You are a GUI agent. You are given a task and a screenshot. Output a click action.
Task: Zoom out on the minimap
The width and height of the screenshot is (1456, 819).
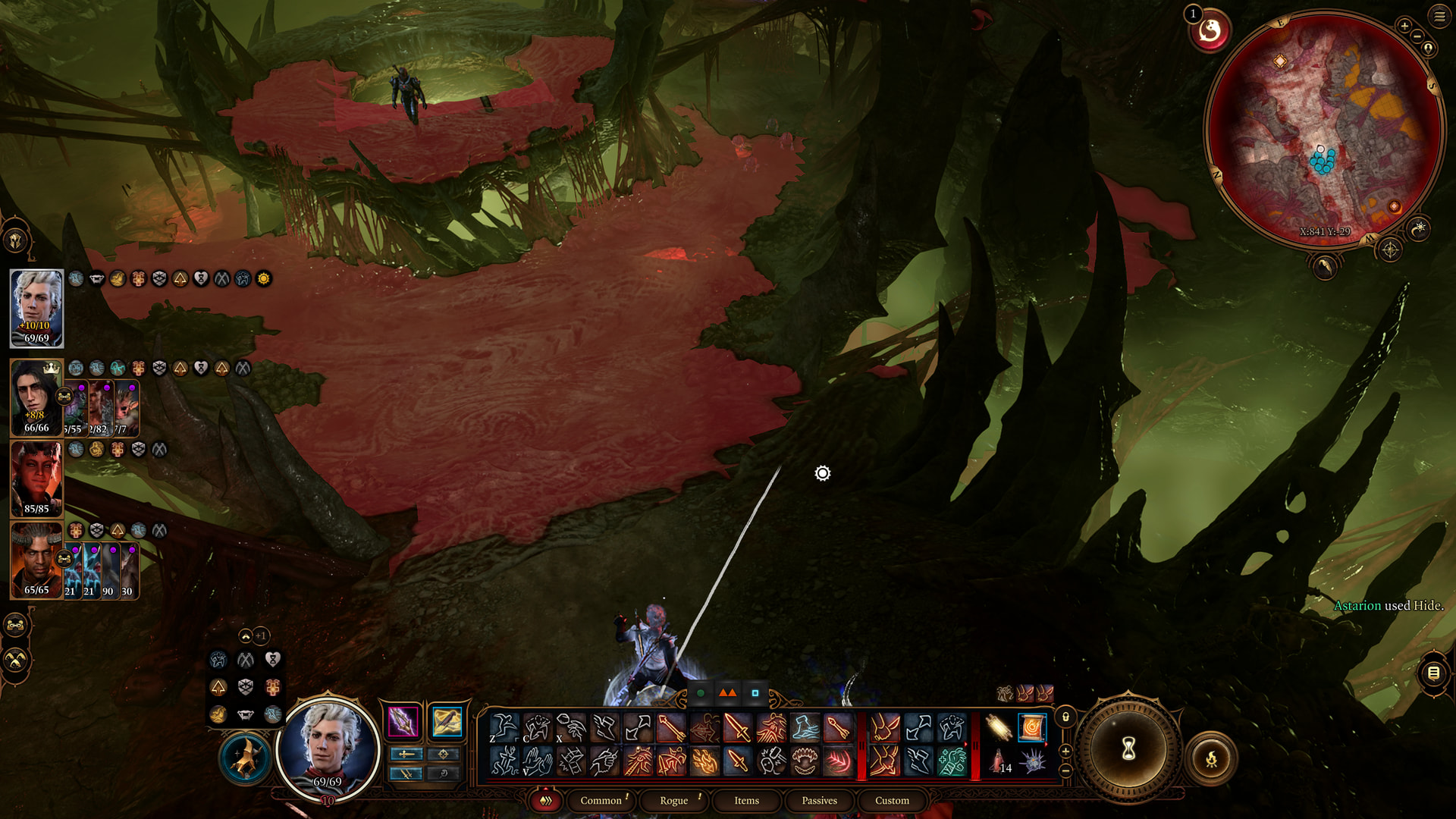[x=1417, y=36]
